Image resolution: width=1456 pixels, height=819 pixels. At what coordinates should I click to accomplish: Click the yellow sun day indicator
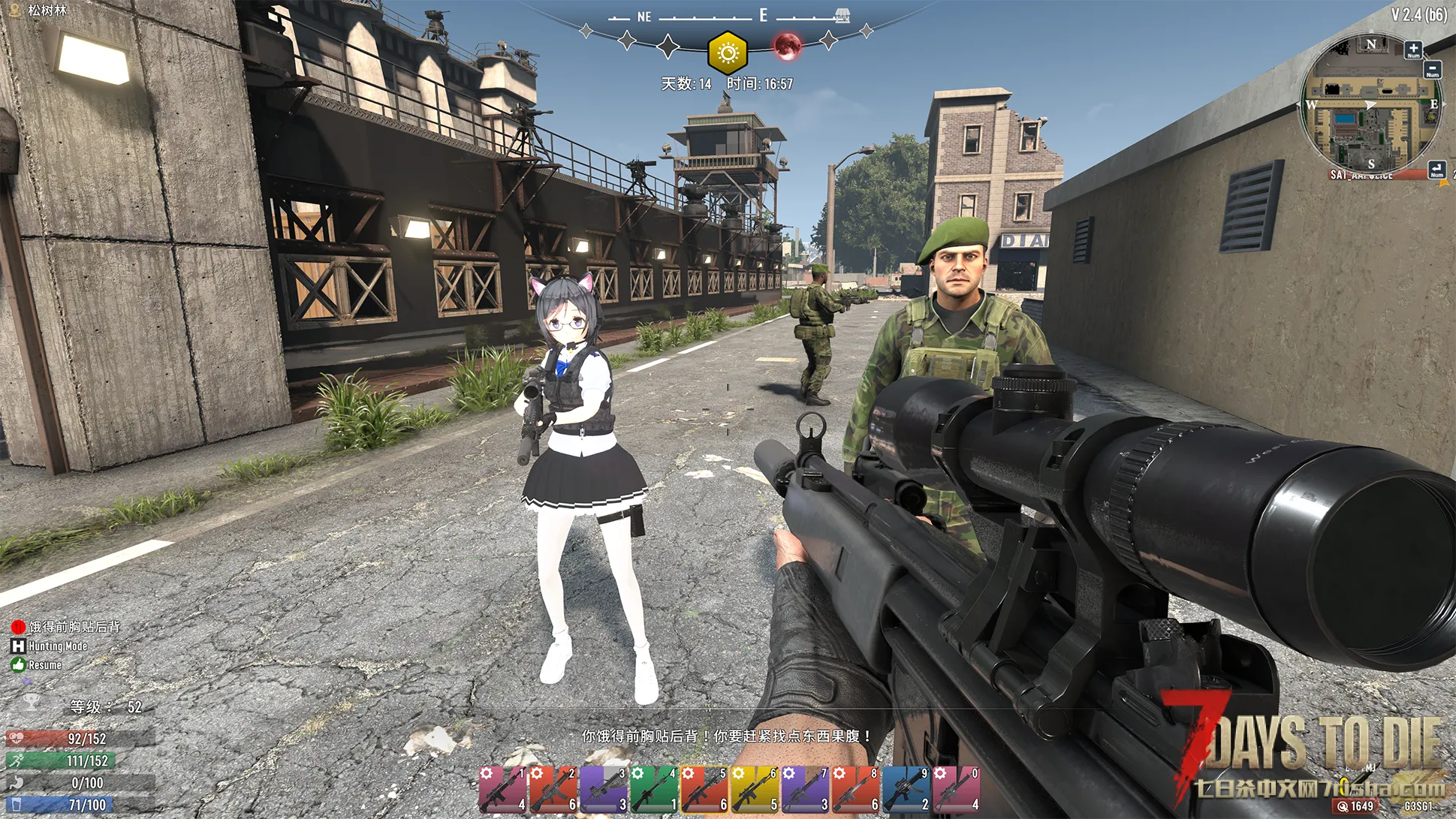tap(727, 53)
